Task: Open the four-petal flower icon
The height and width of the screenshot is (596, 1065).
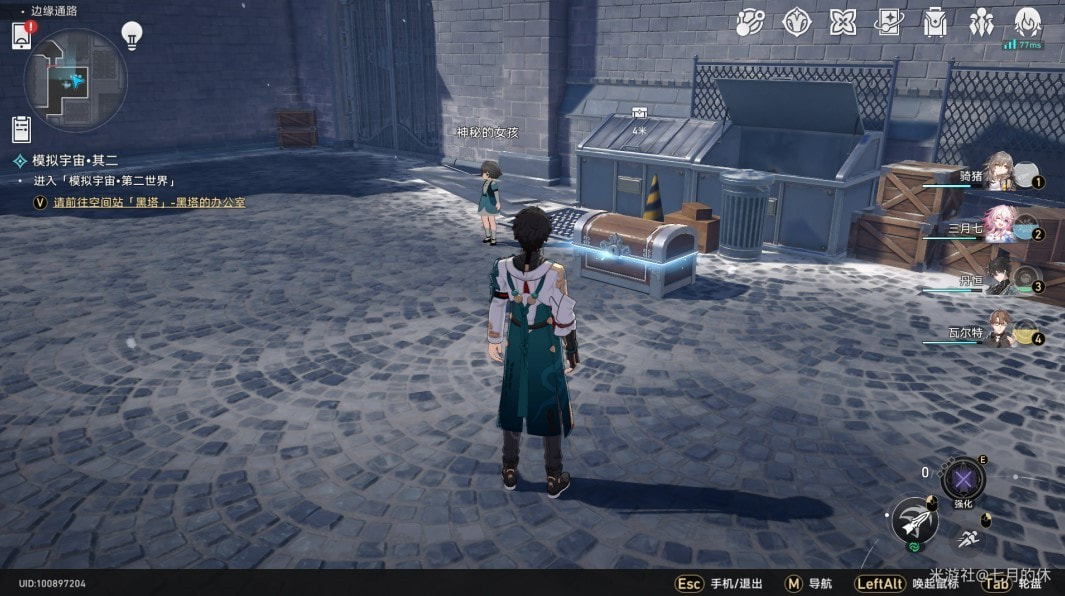Action: pyautogui.click(x=843, y=22)
